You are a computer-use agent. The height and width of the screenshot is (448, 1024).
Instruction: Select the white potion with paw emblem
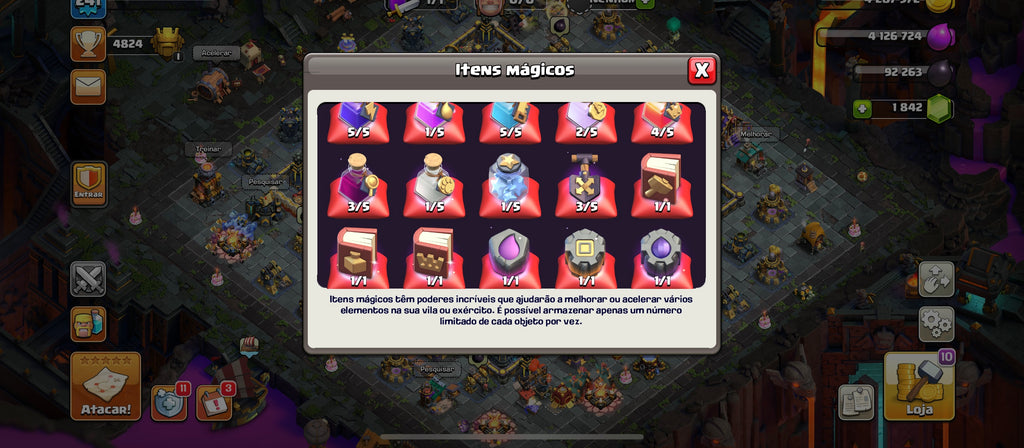point(433,184)
